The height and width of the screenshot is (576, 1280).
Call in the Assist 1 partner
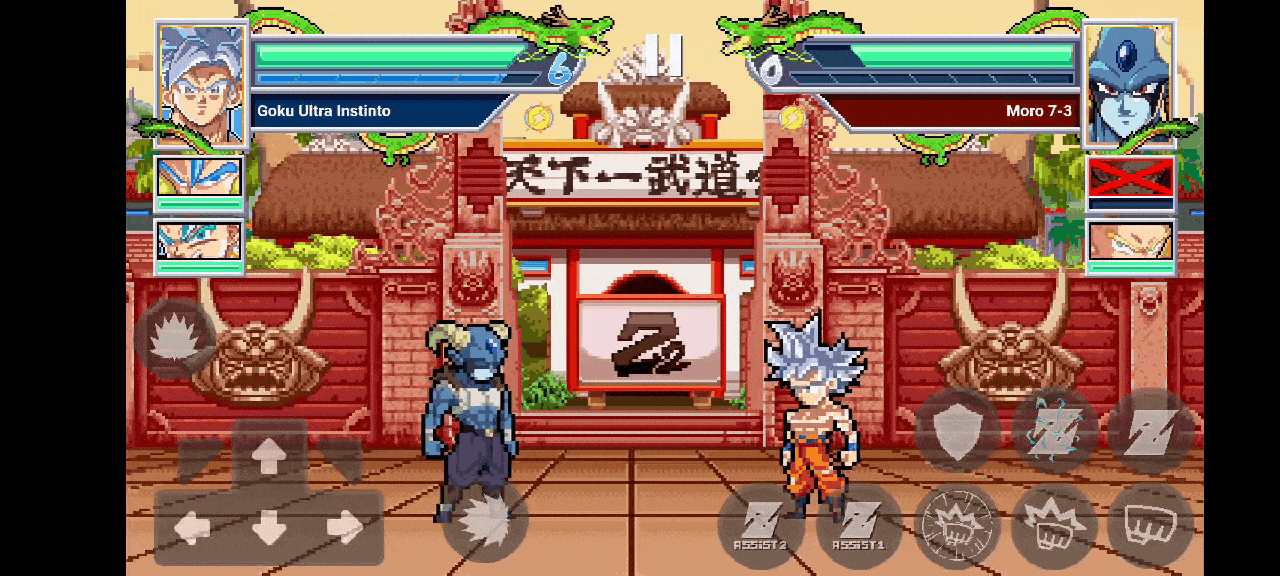[x=858, y=526]
